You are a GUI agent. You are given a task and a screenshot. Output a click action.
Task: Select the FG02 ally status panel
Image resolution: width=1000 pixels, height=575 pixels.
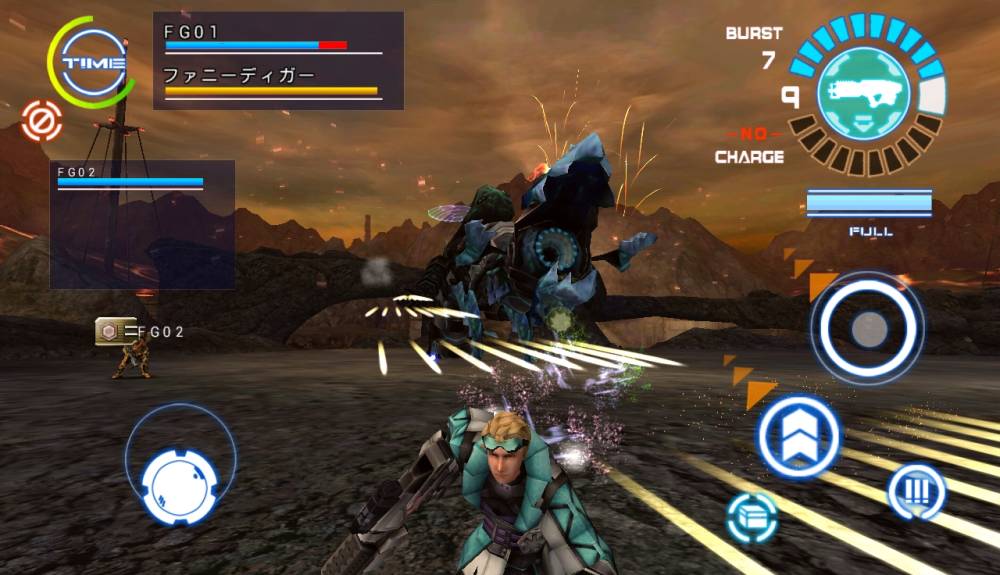[142, 224]
